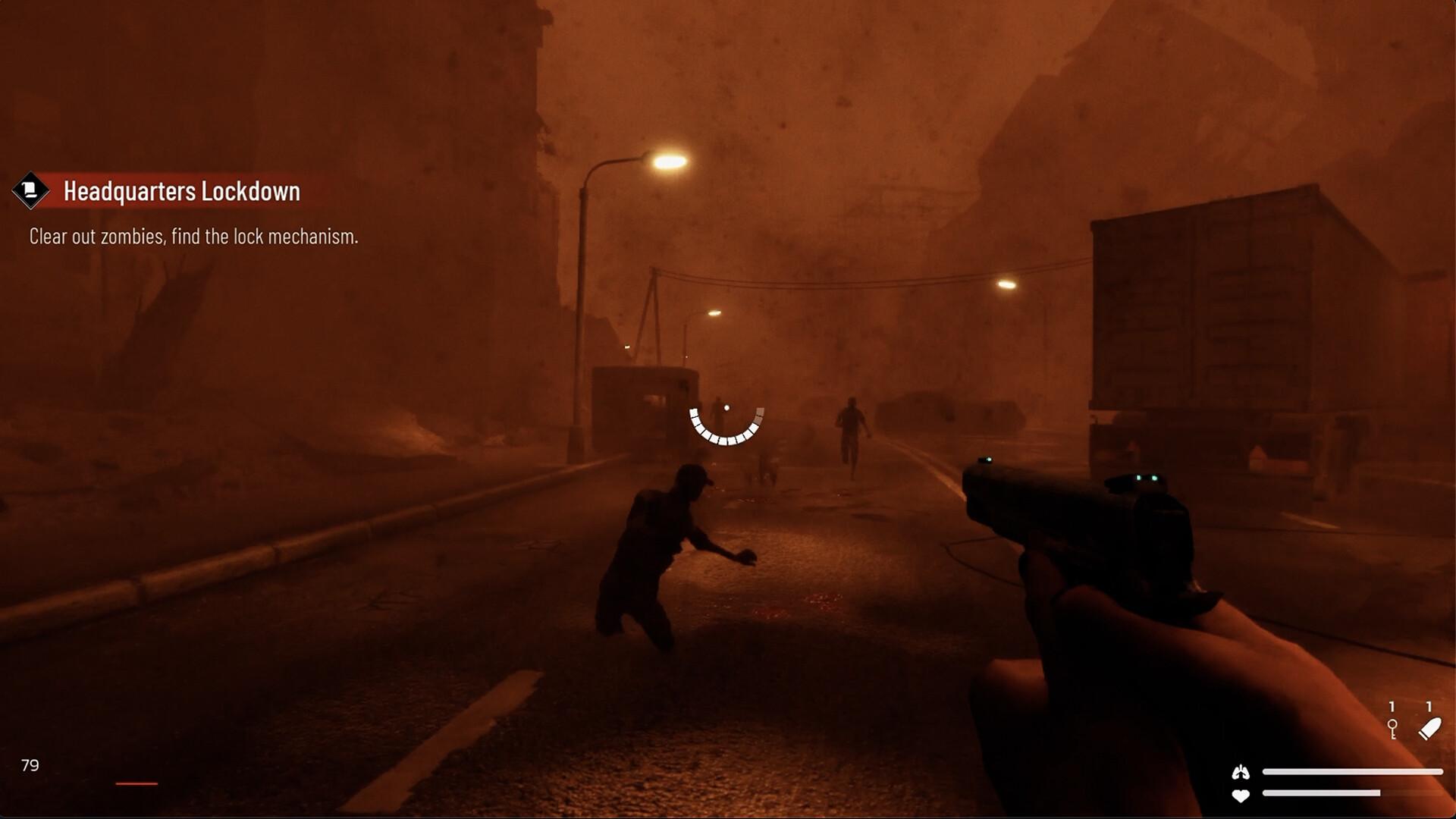Click the objective text about clearing out zombies
The image size is (1456, 819).
(193, 236)
